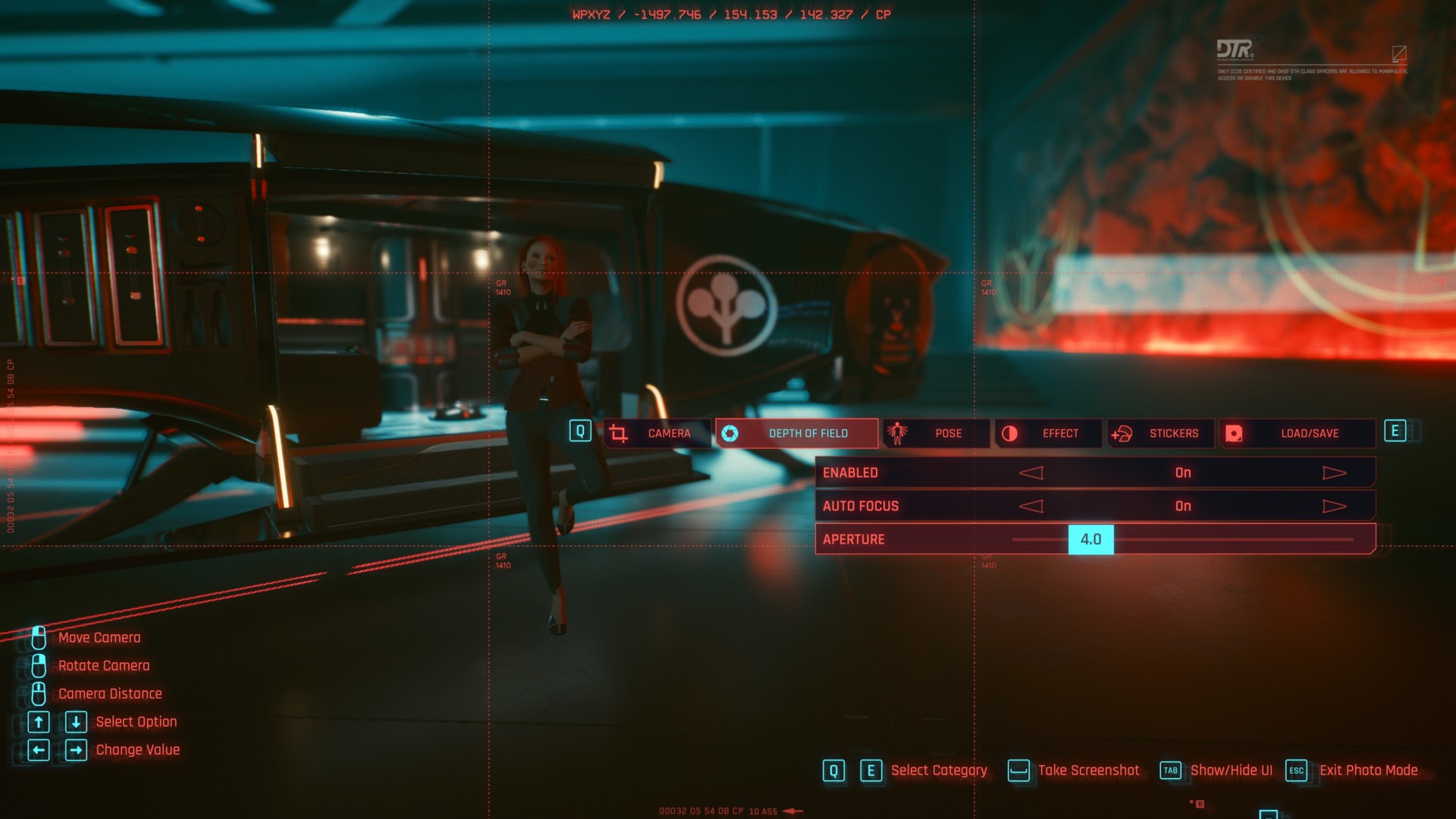This screenshot has height=819, width=1456.
Task: Click the Aperture slider handle showing 4.0
Action: 1090,539
